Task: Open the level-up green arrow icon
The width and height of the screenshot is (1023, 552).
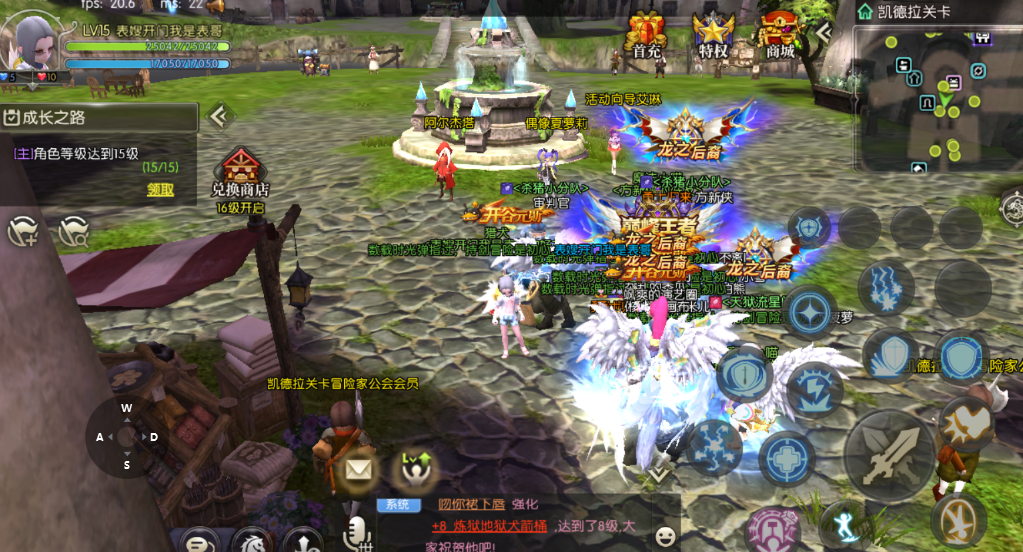Action: coord(413,468)
